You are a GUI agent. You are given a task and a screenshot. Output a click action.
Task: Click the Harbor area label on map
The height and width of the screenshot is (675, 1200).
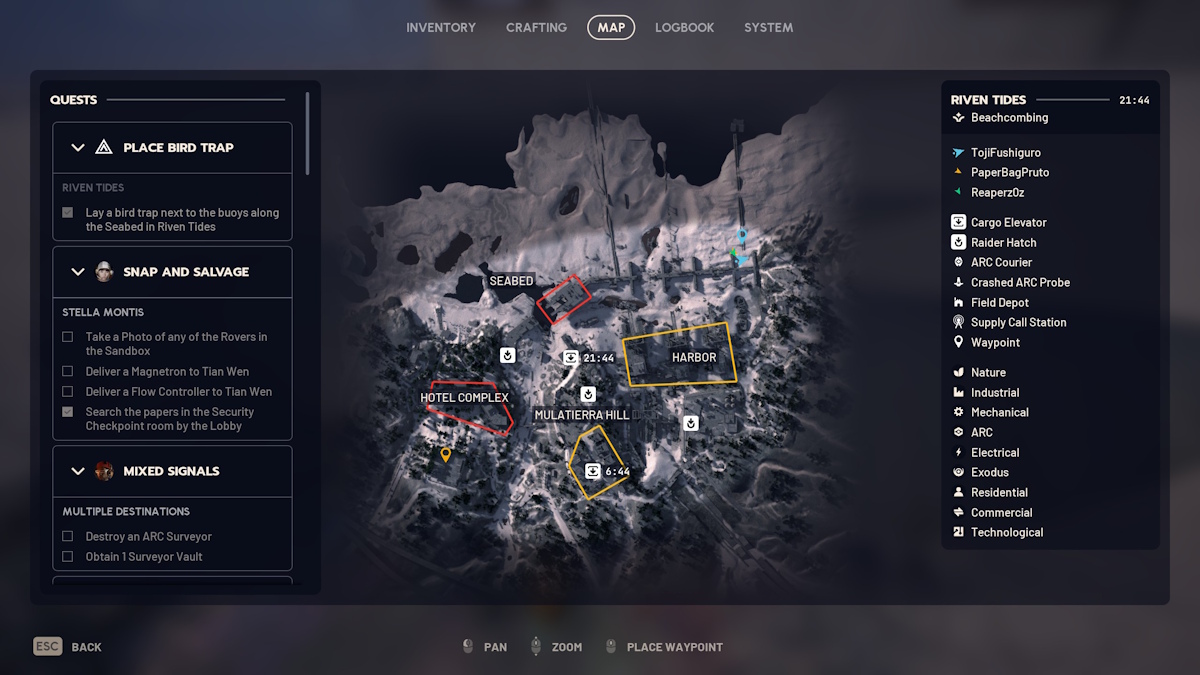pyautogui.click(x=694, y=357)
